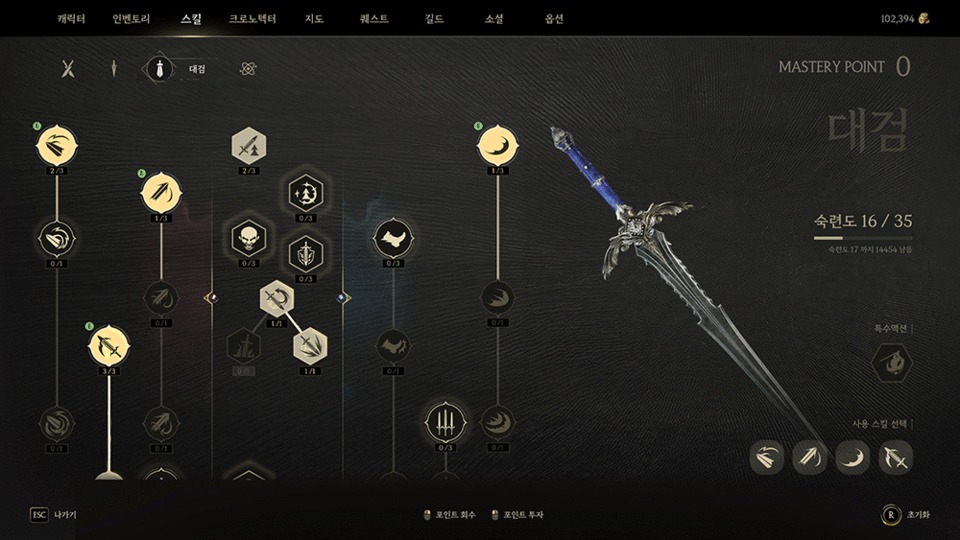
Task: Click the shield skill node
Action: point(305,254)
